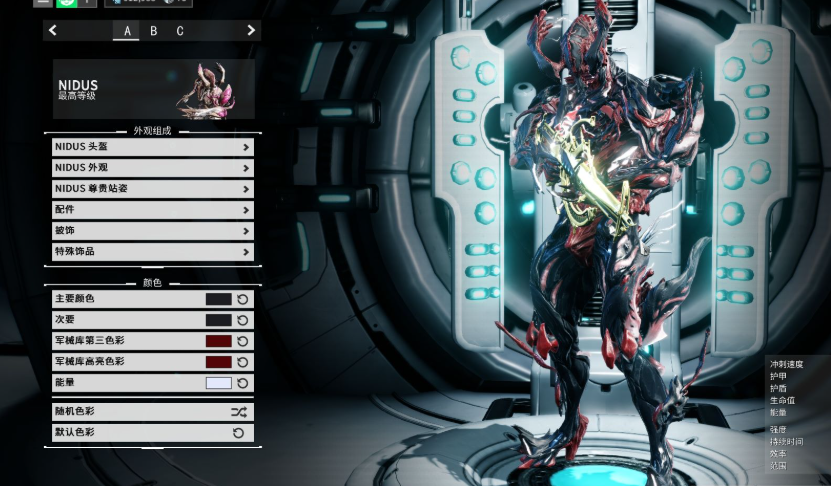Viewport: 831px width, 486px height.
Task: Restore default colors with 默认色彩
Action: point(153,433)
